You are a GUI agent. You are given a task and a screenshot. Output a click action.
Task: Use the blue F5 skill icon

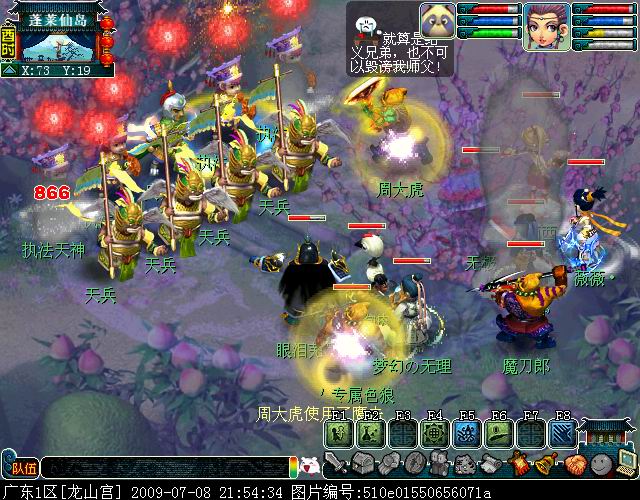[x=466, y=432]
